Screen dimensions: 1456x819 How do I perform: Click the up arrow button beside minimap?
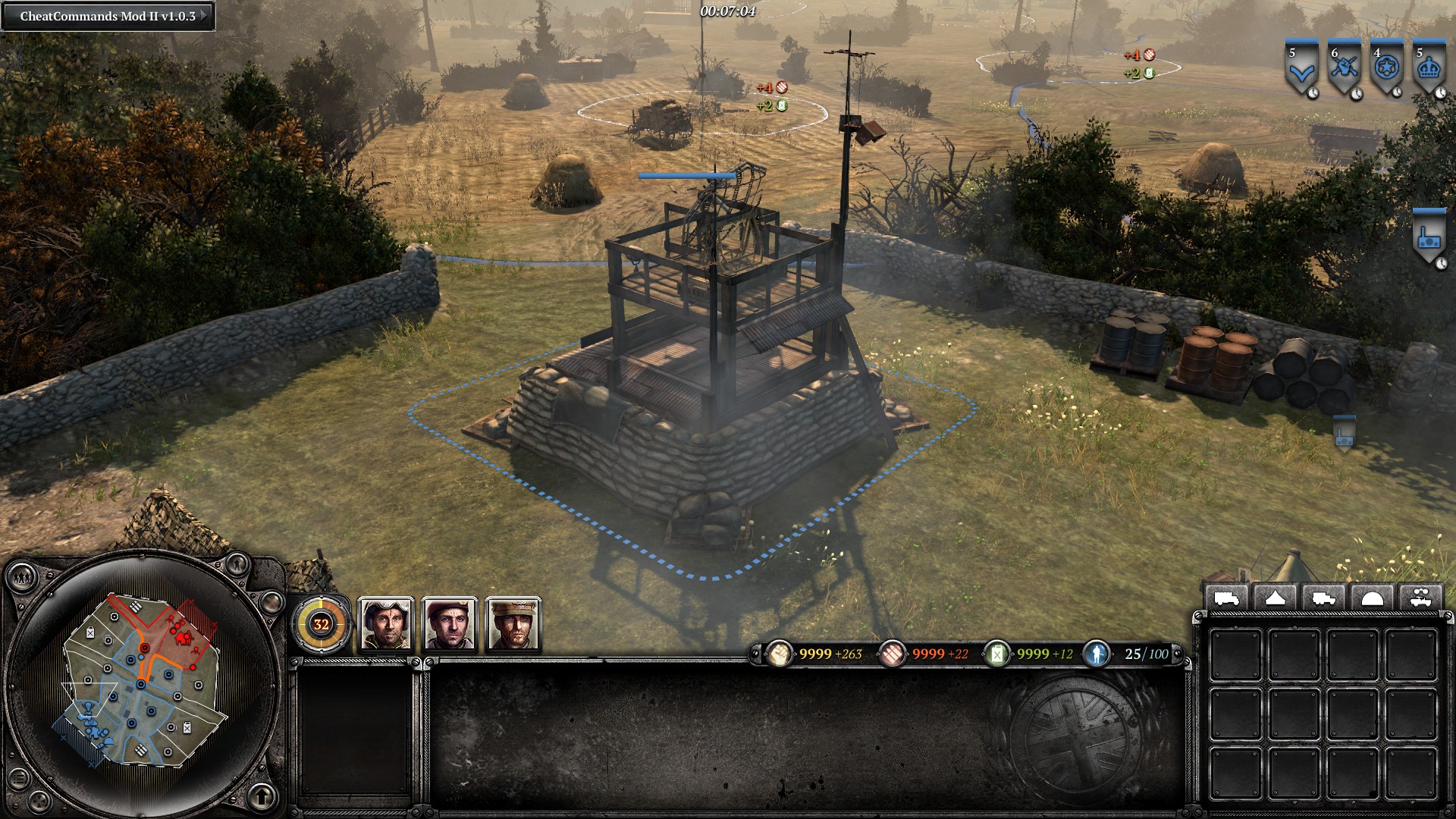click(262, 795)
